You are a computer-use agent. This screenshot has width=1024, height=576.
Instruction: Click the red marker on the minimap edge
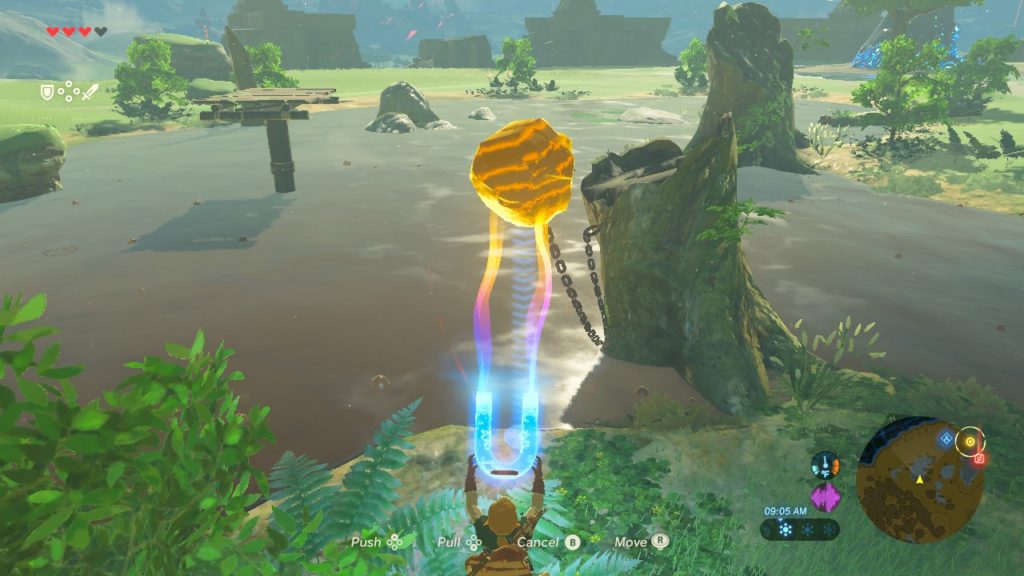click(x=980, y=458)
